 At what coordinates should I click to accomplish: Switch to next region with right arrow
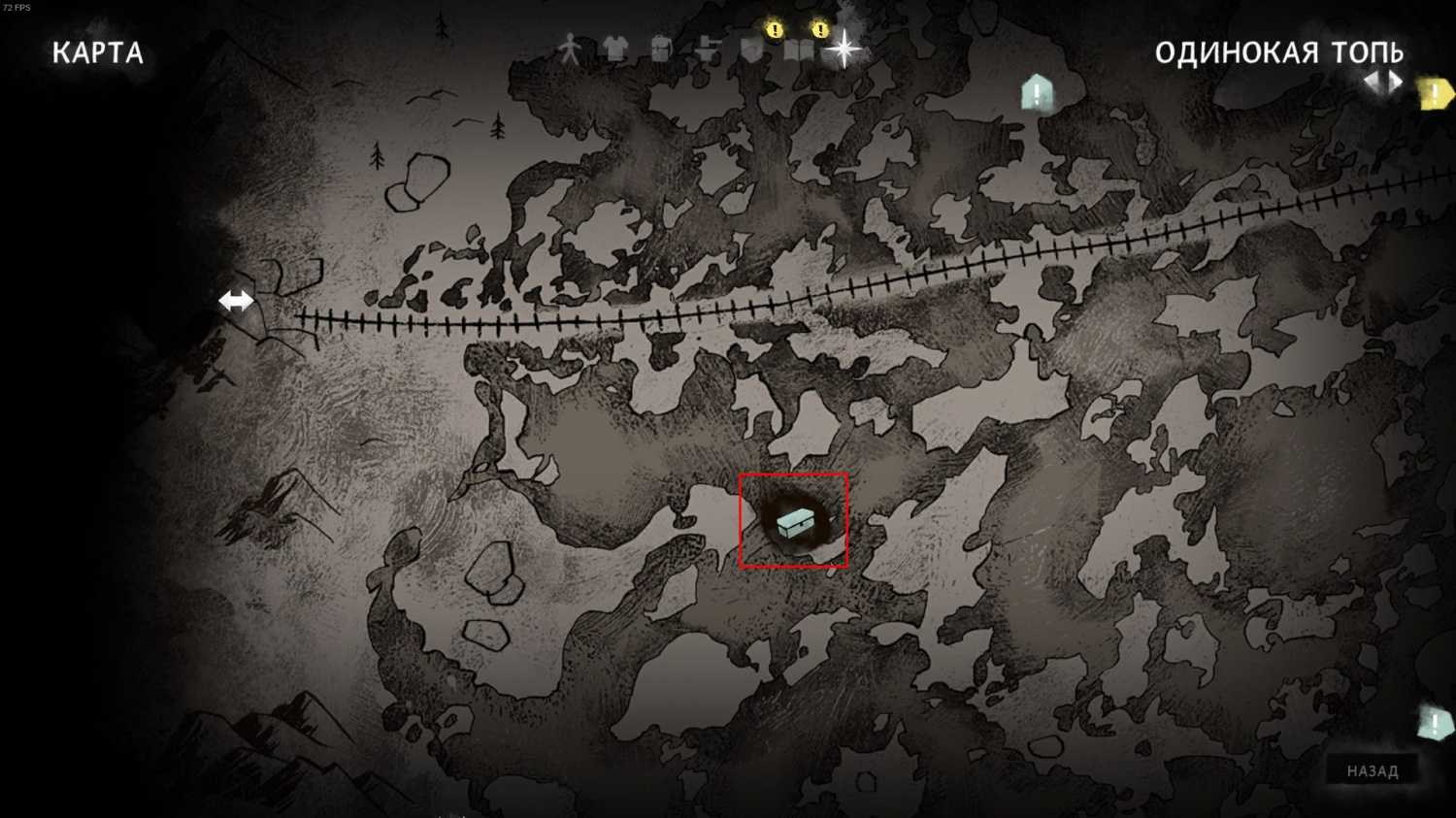pyautogui.click(x=1396, y=82)
